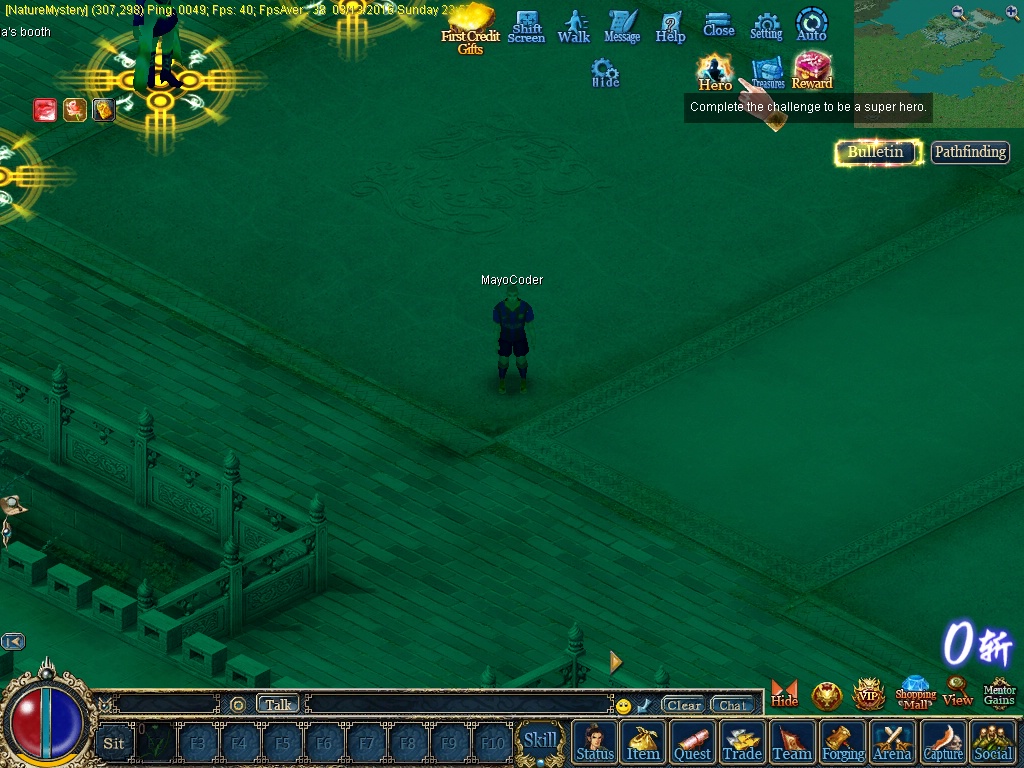The image size is (1024, 768).
Task: Open the Item inventory bag
Action: click(x=643, y=742)
